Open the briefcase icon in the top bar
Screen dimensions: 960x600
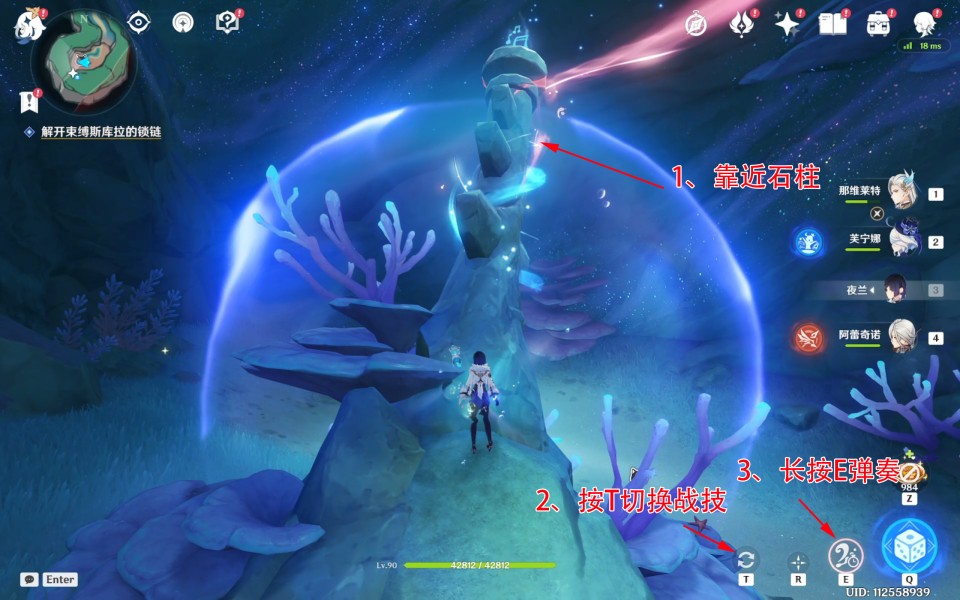(878, 24)
